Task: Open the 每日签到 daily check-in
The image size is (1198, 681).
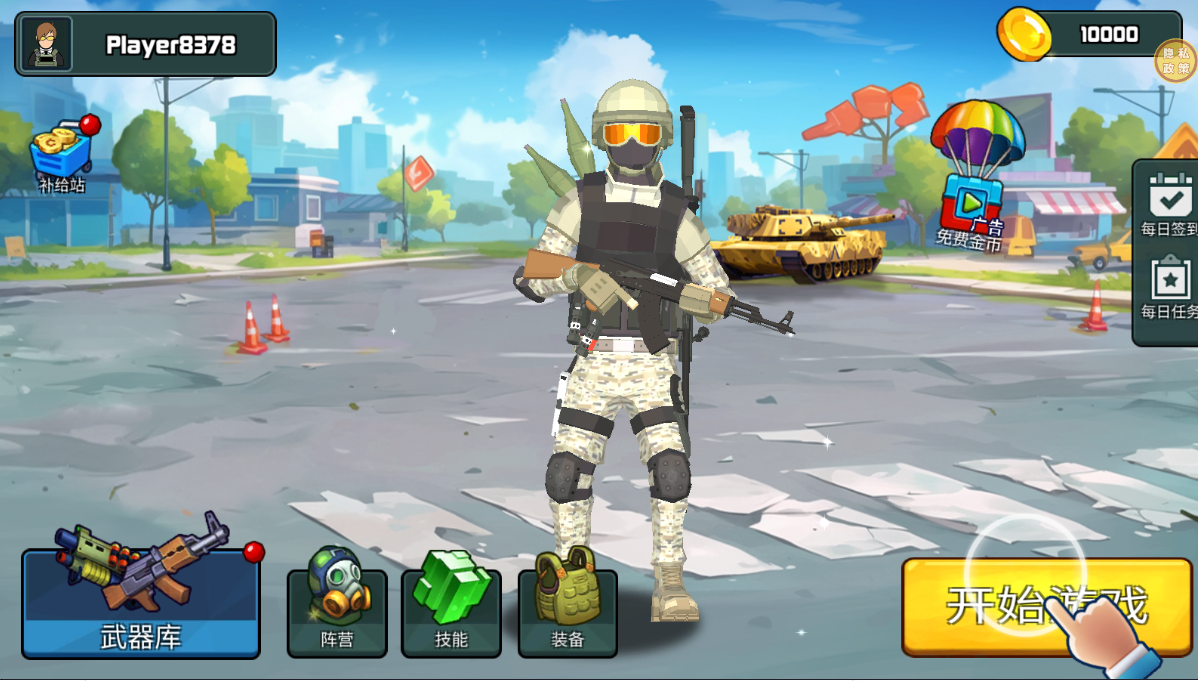Action: click(x=1168, y=203)
